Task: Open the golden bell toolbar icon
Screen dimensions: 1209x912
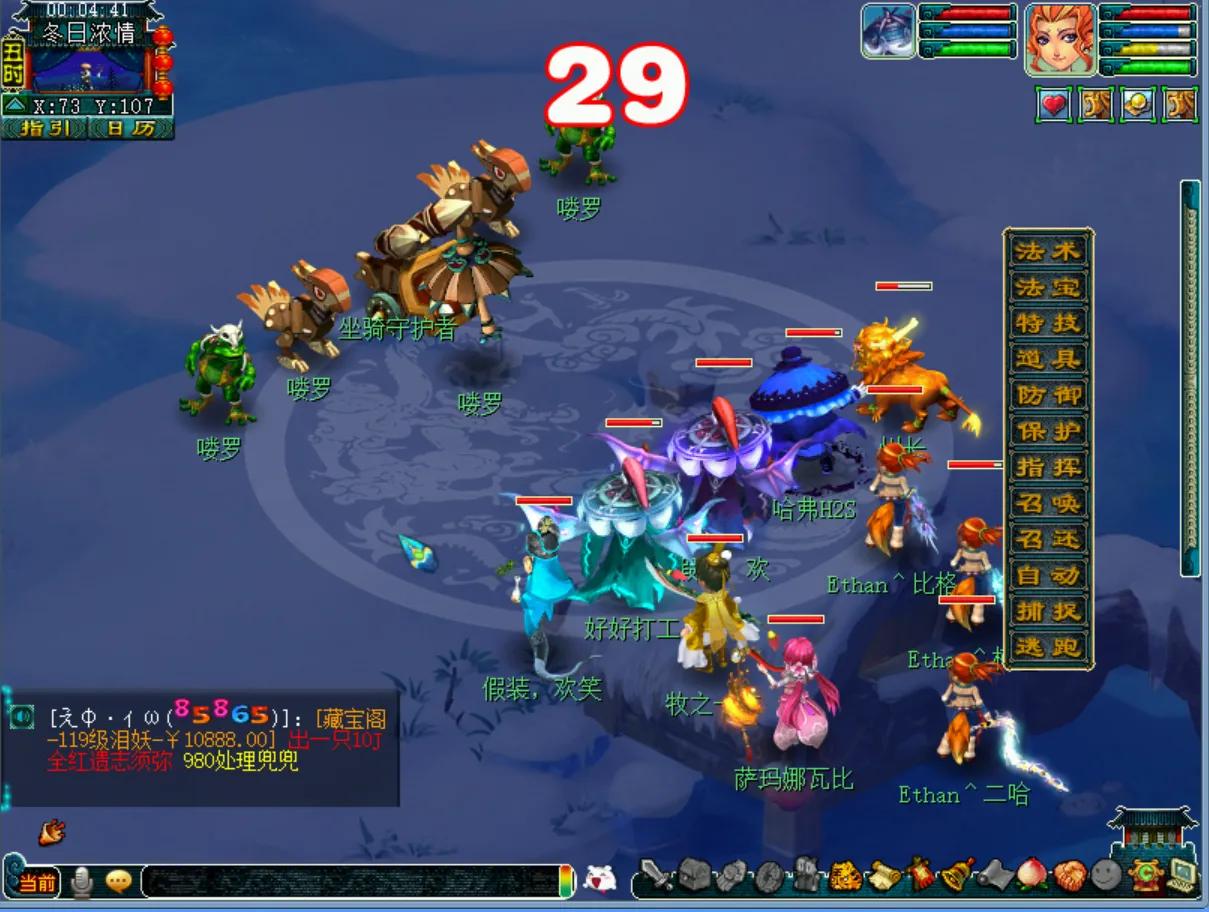Action: click(x=958, y=875)
